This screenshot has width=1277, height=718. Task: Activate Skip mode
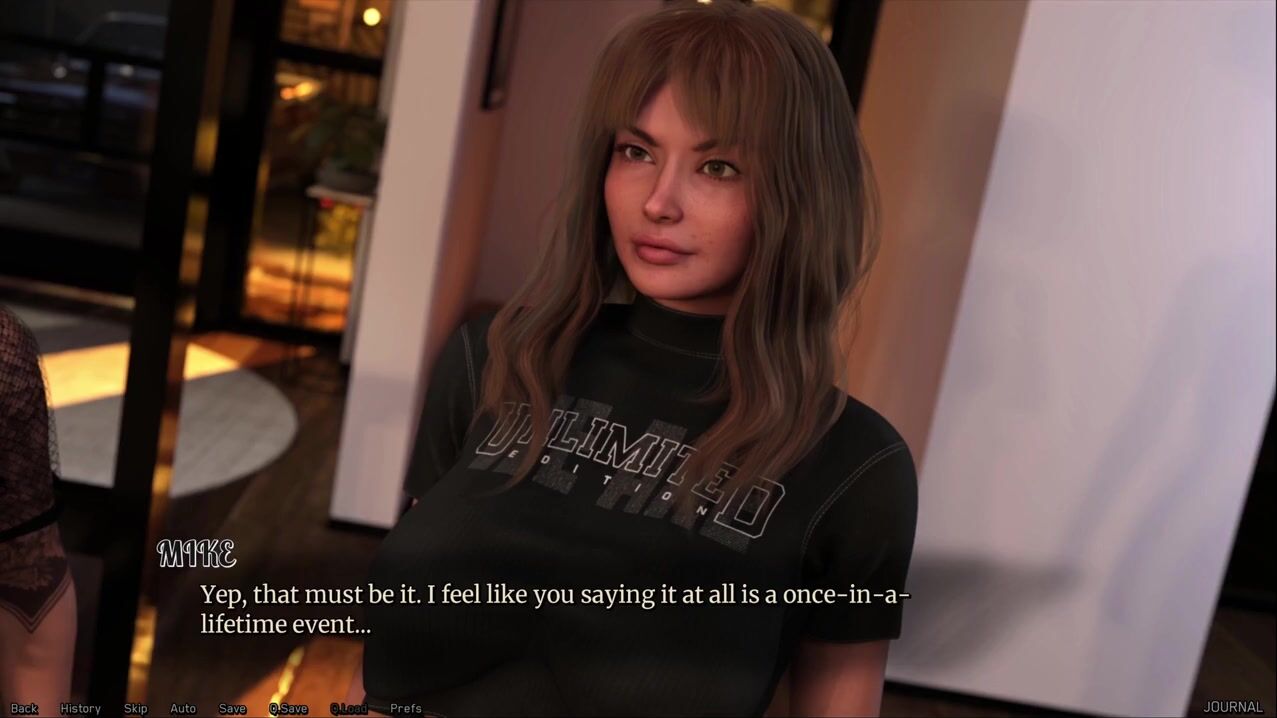coord(135,708)
